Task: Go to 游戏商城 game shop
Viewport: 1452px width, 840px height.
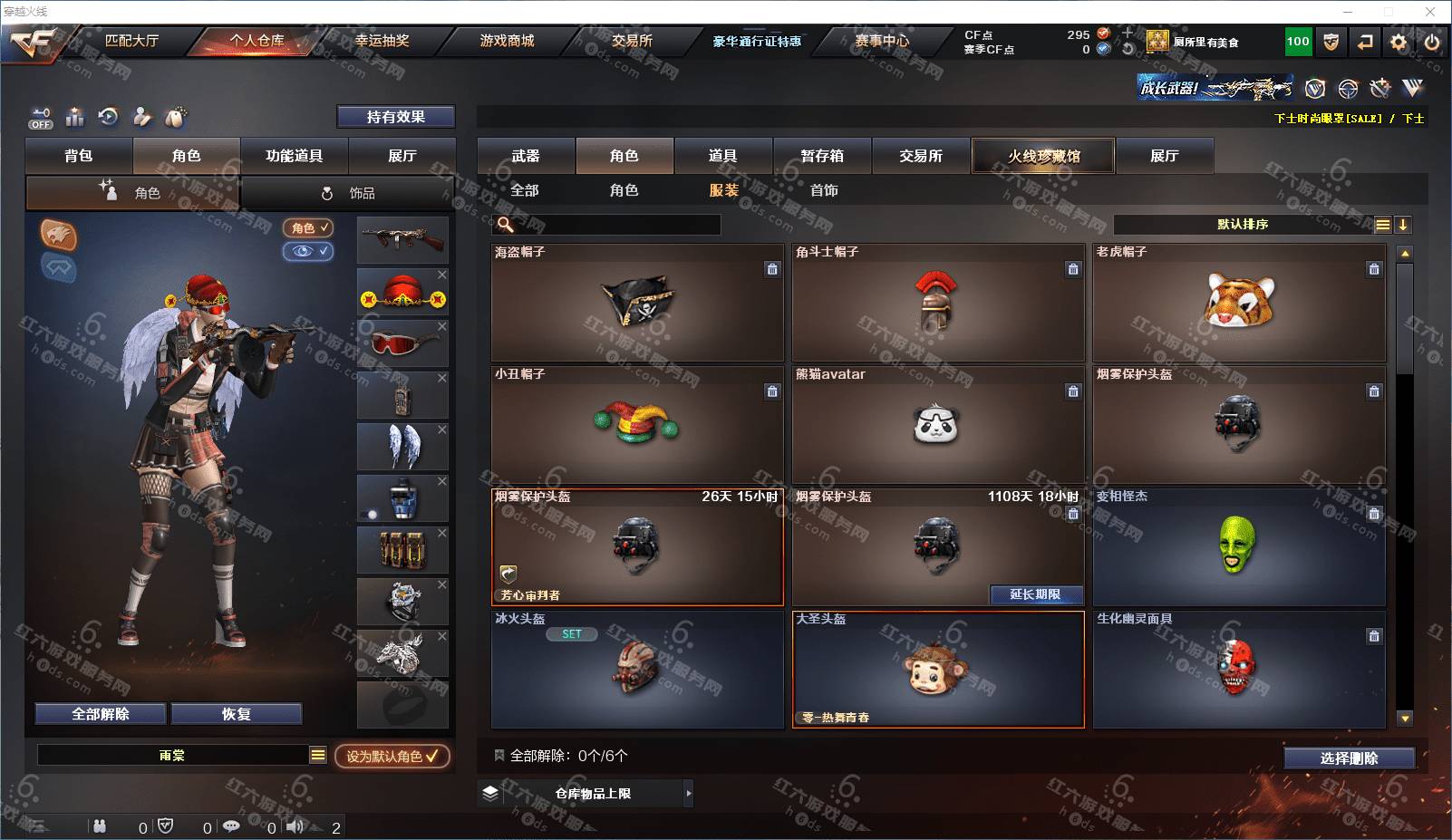Action: (x=507, y=41)
